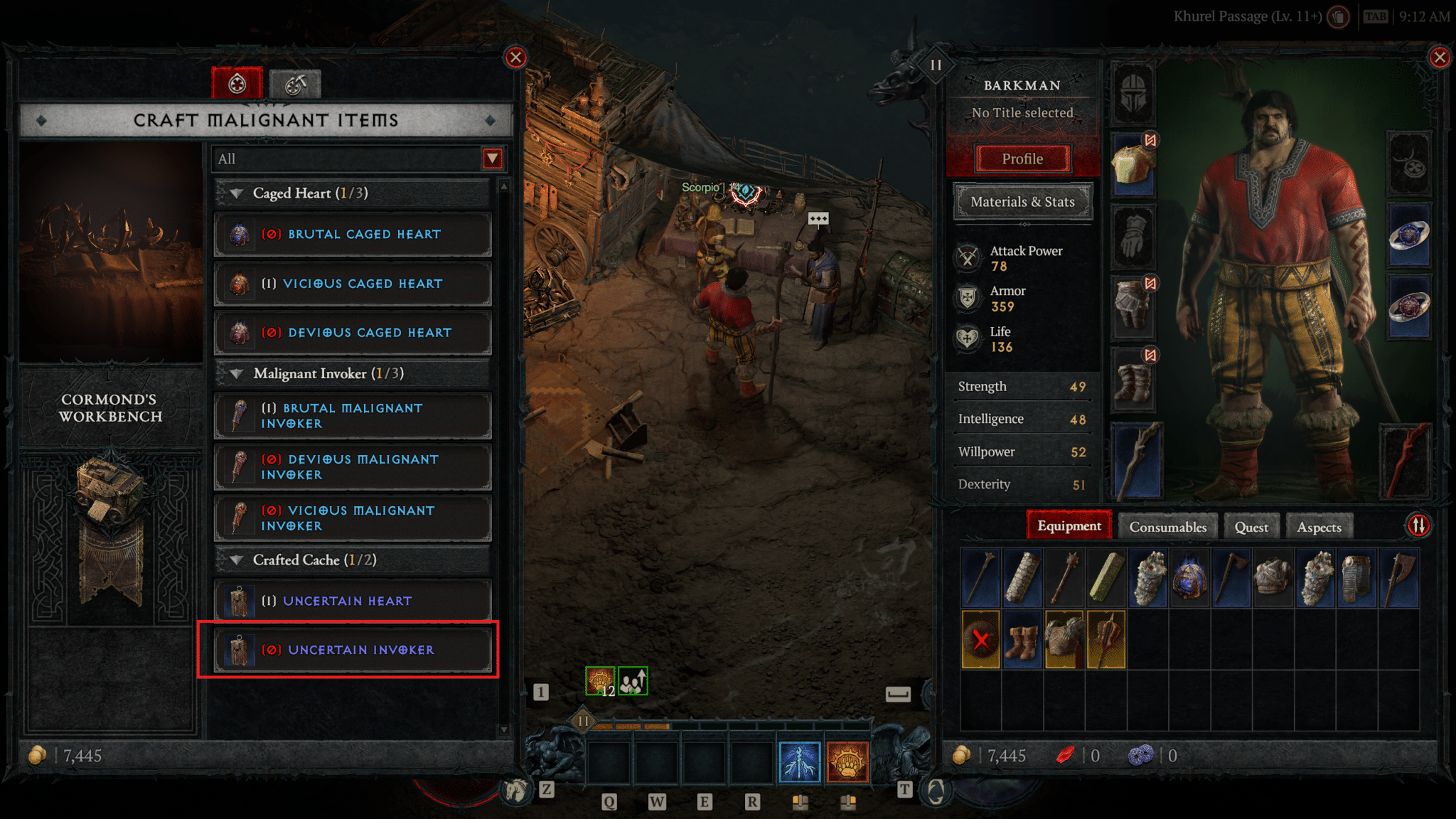Viewport: 1456px width, 819px height.
Task: Open the character Profile
Action: pyautogui.click(x=1022, y=159)
